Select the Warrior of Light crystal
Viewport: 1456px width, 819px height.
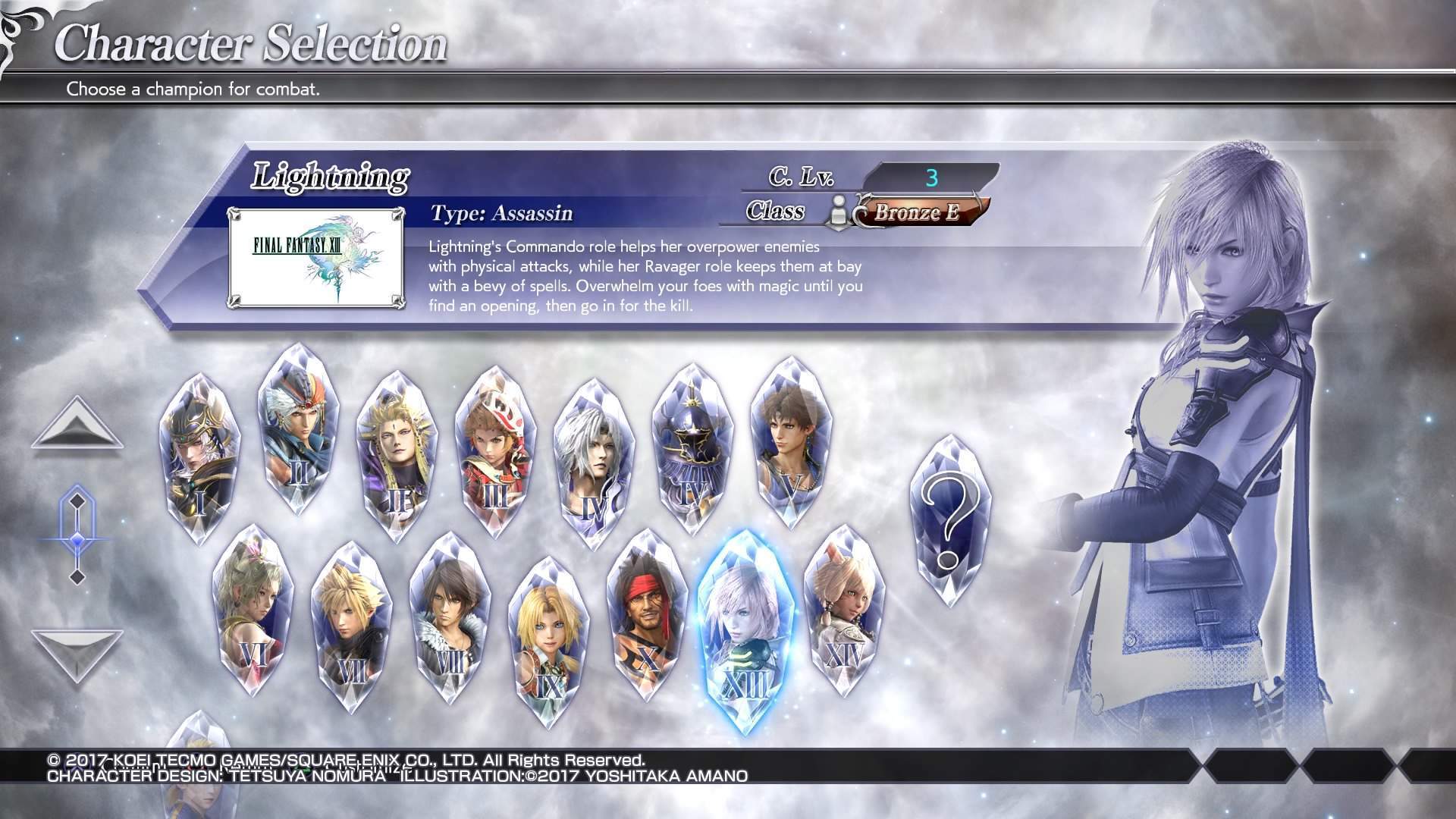[199, 457]
